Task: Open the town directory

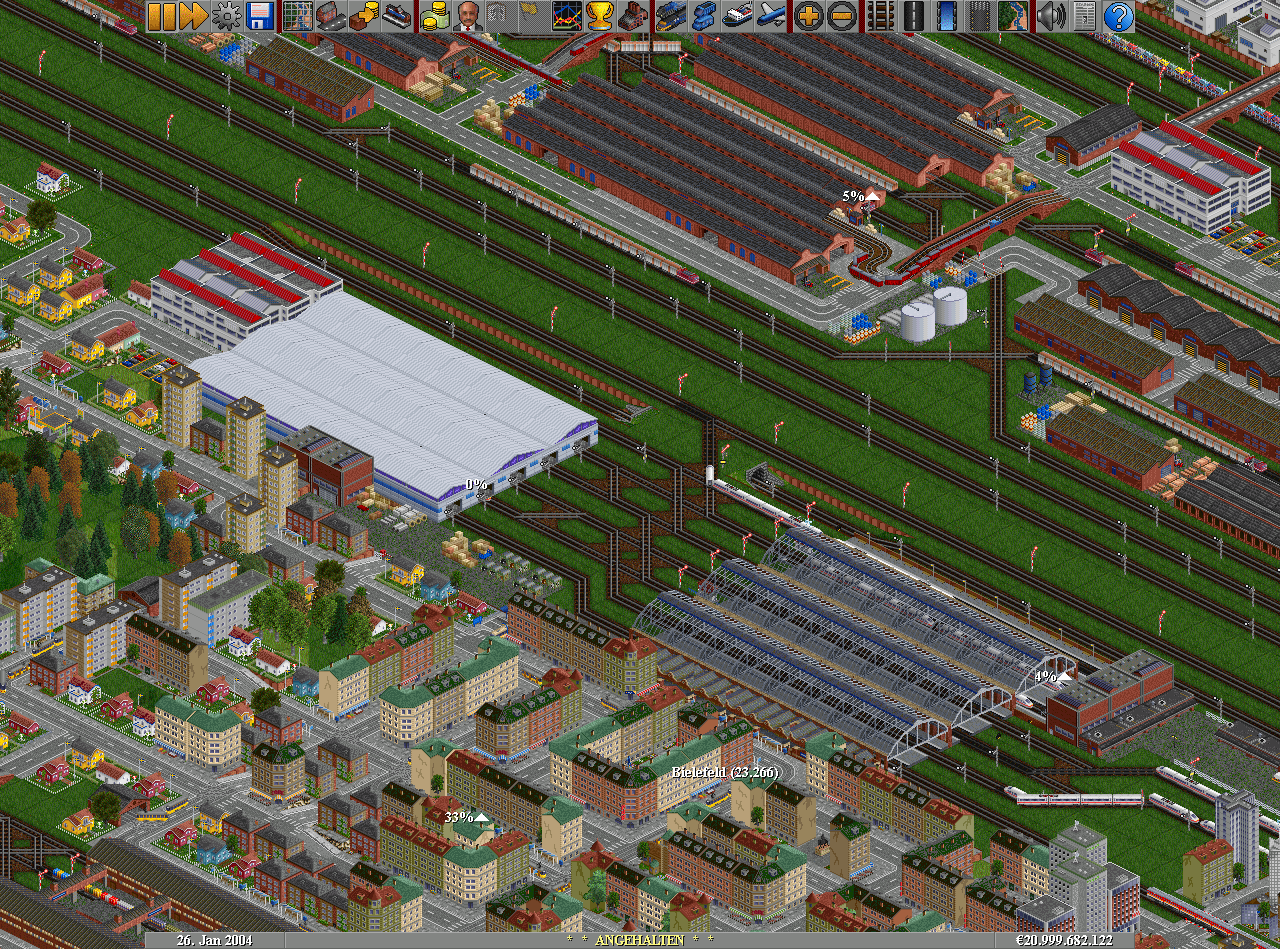Action: 331,15
